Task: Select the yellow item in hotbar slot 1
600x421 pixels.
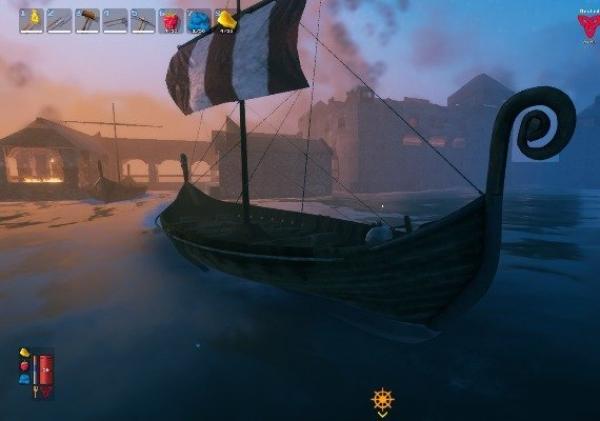Action: click(x=31, y=20)
